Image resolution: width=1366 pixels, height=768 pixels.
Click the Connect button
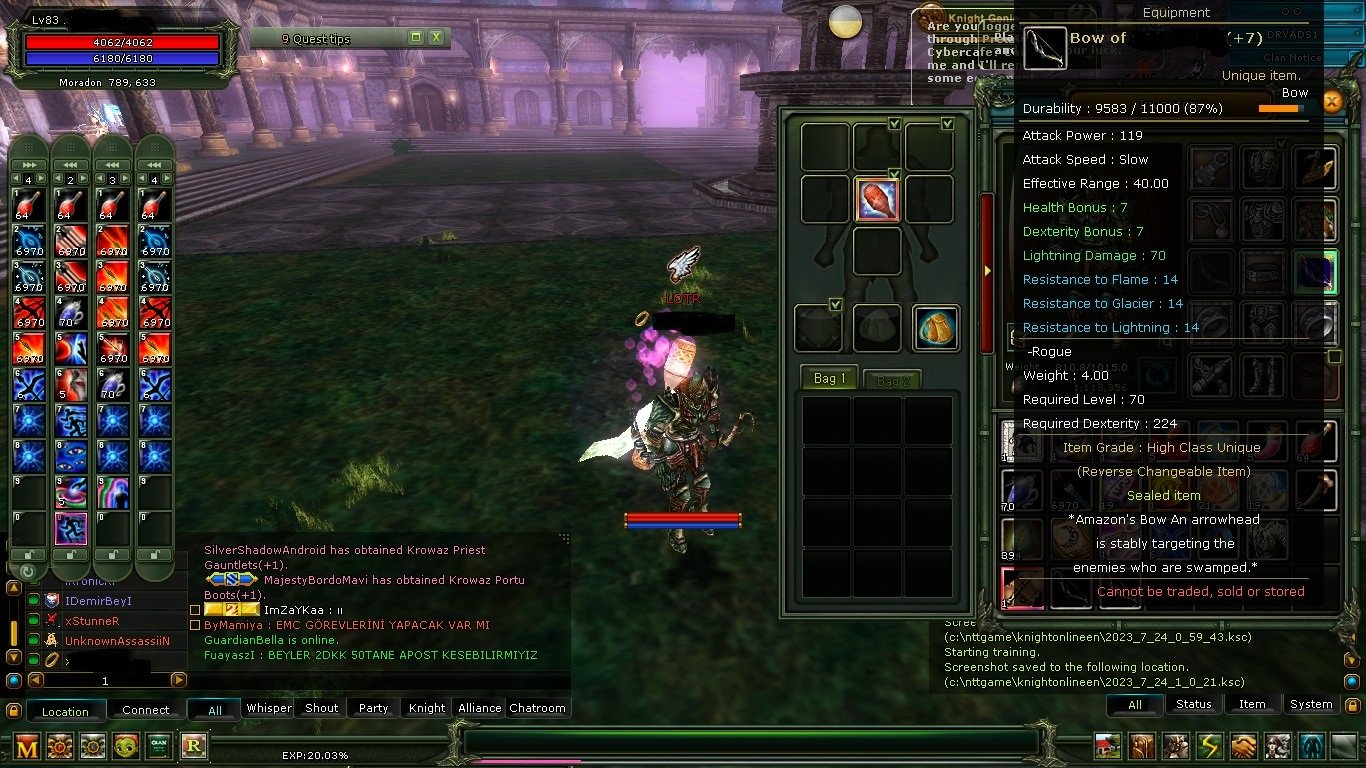(x=147, y=709)
